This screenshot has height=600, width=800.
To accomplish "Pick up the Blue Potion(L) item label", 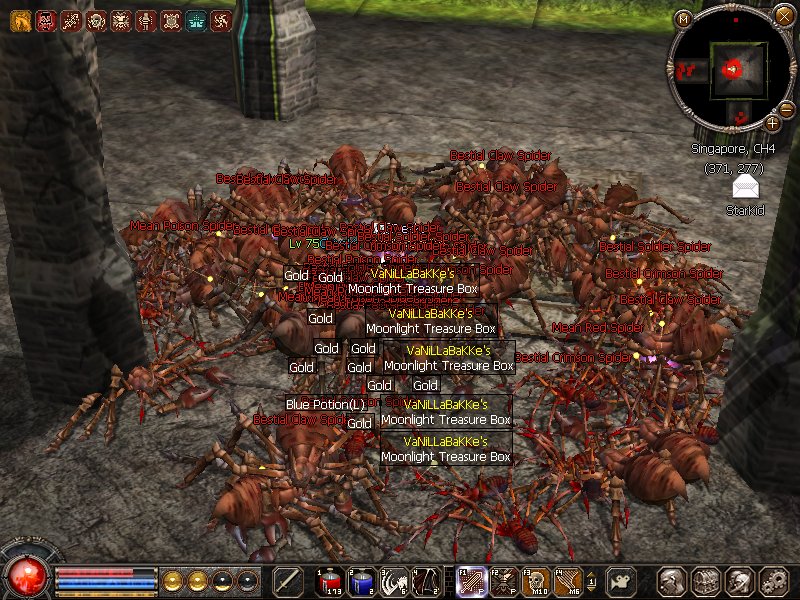I will (325, 404).
